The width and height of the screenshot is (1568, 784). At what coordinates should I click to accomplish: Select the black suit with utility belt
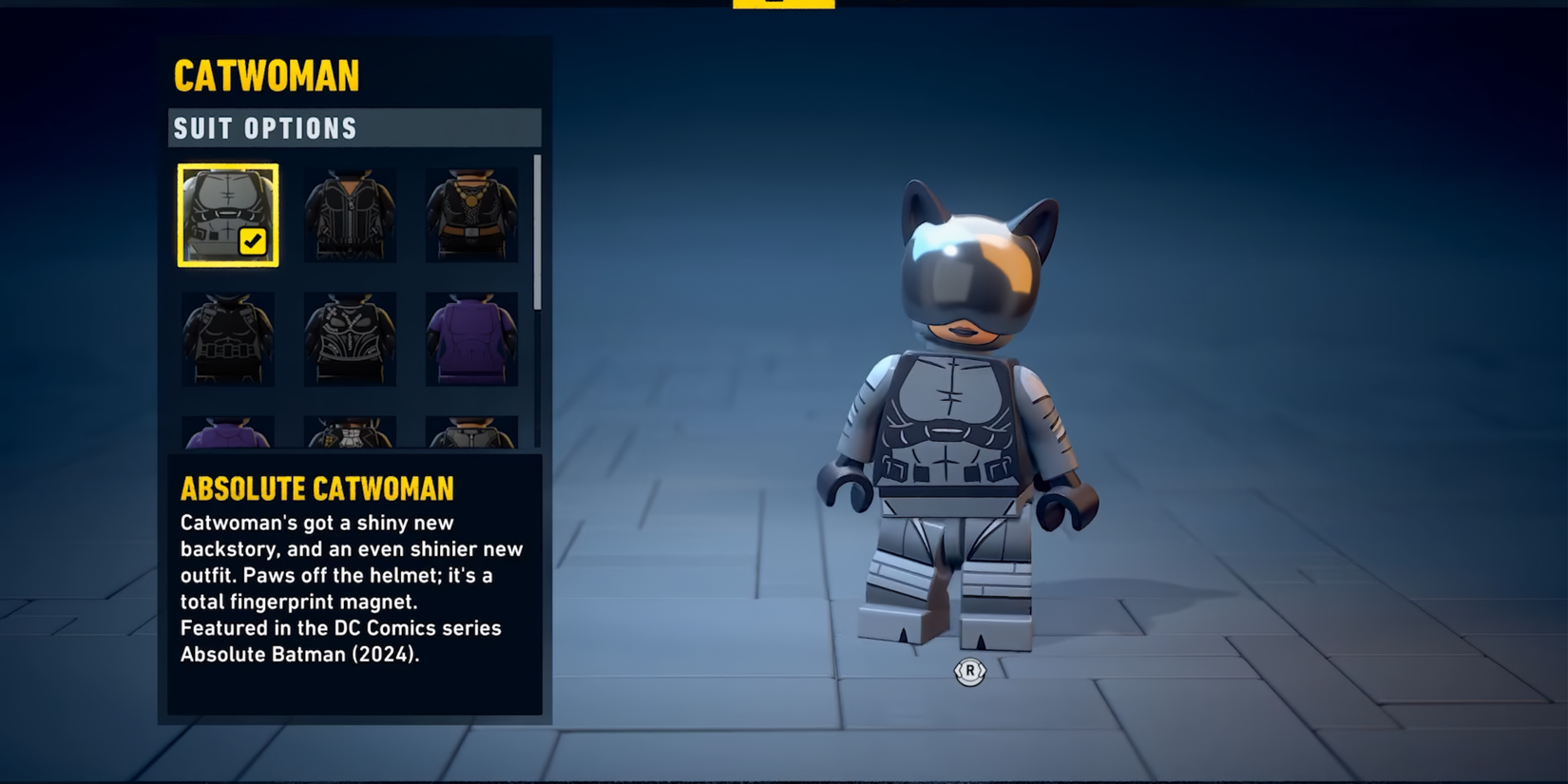point(228,338)
